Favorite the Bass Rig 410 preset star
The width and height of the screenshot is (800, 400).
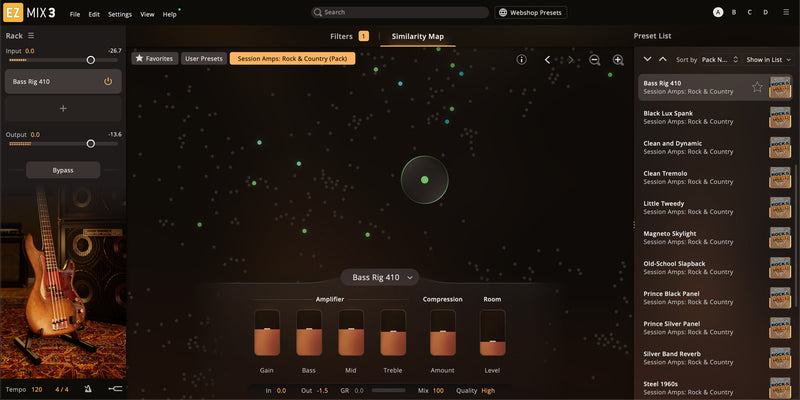(x=757, y=87)
